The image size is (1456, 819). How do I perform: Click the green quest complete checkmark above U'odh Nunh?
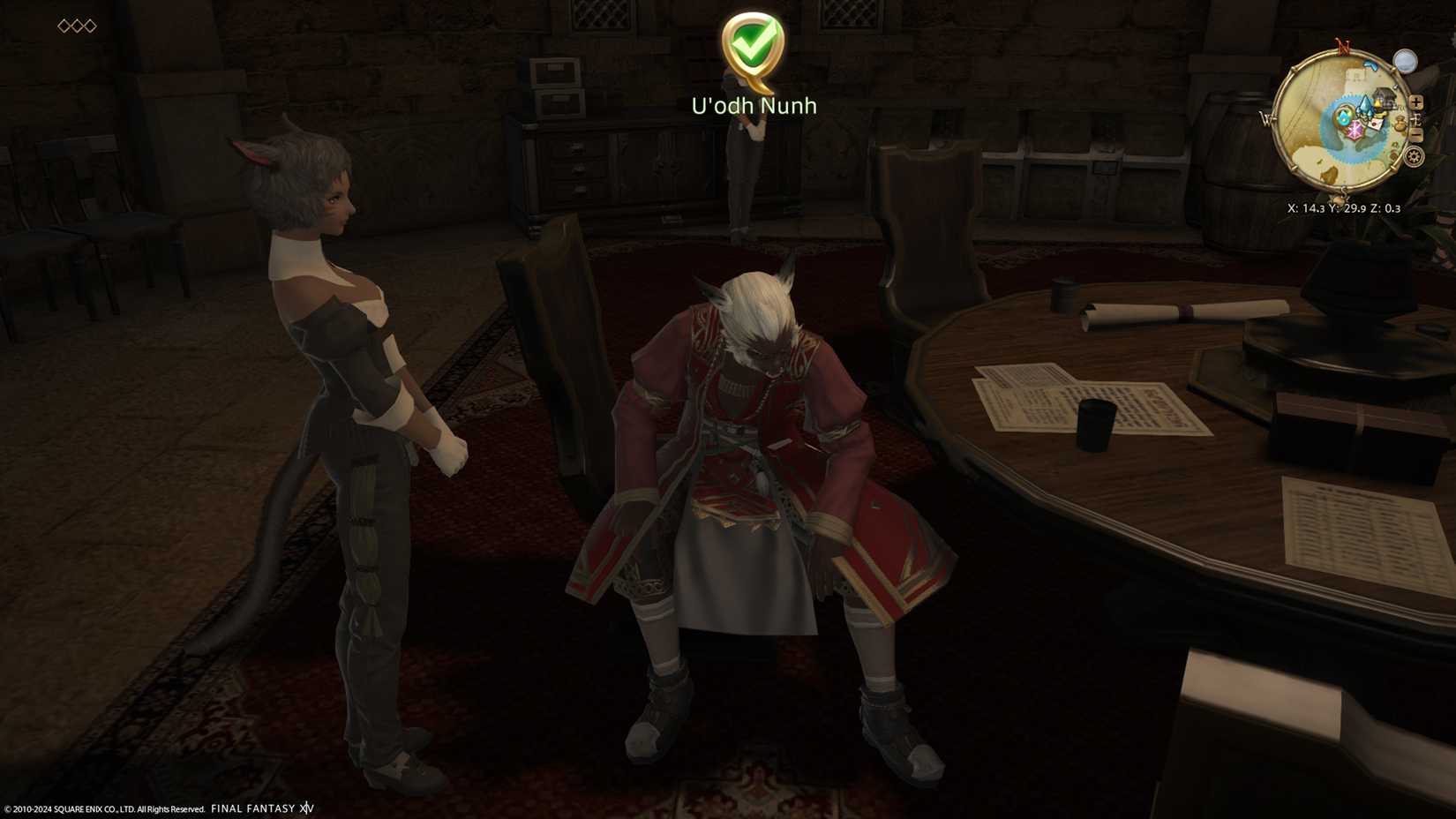coord(751,42)
